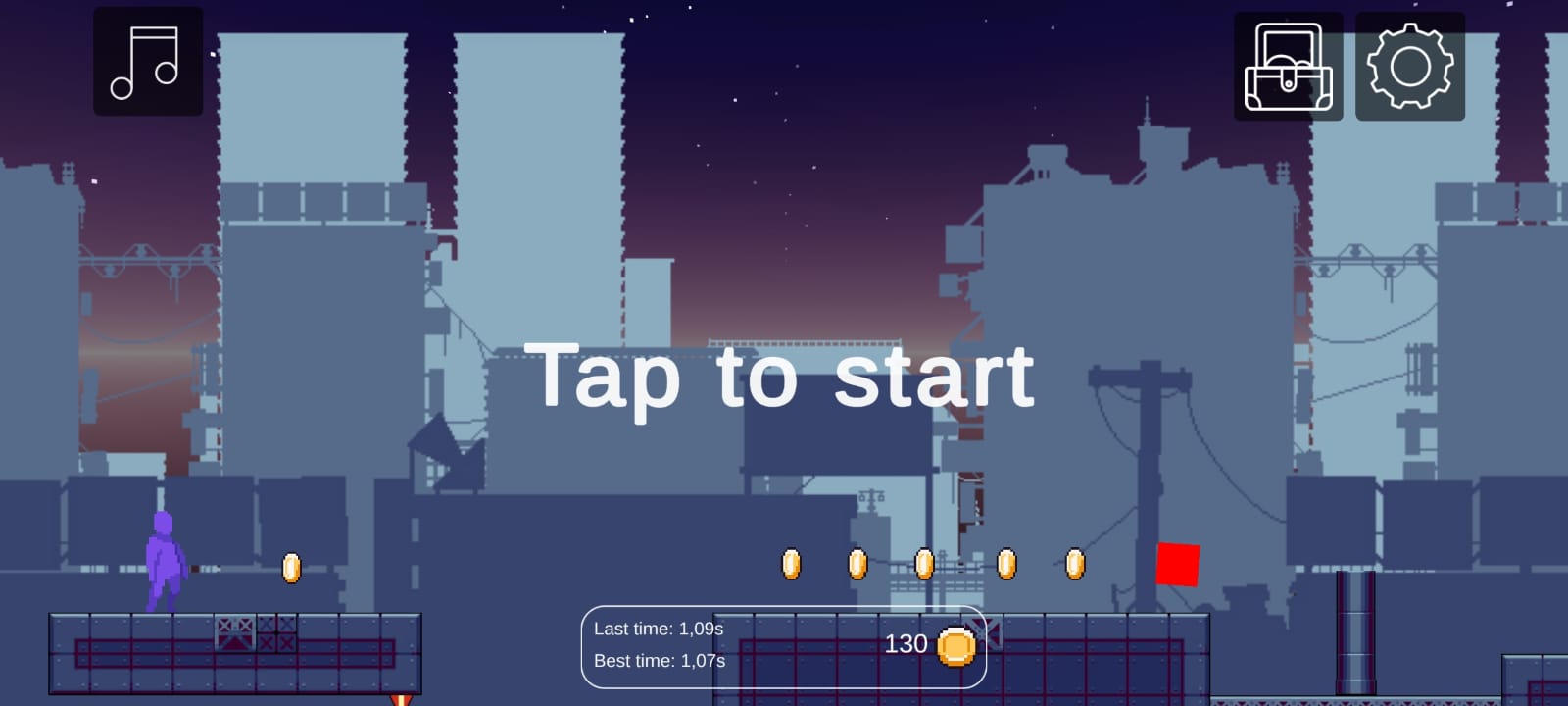
Task: Select the Best time stat entry
Action: click(661, 661)
